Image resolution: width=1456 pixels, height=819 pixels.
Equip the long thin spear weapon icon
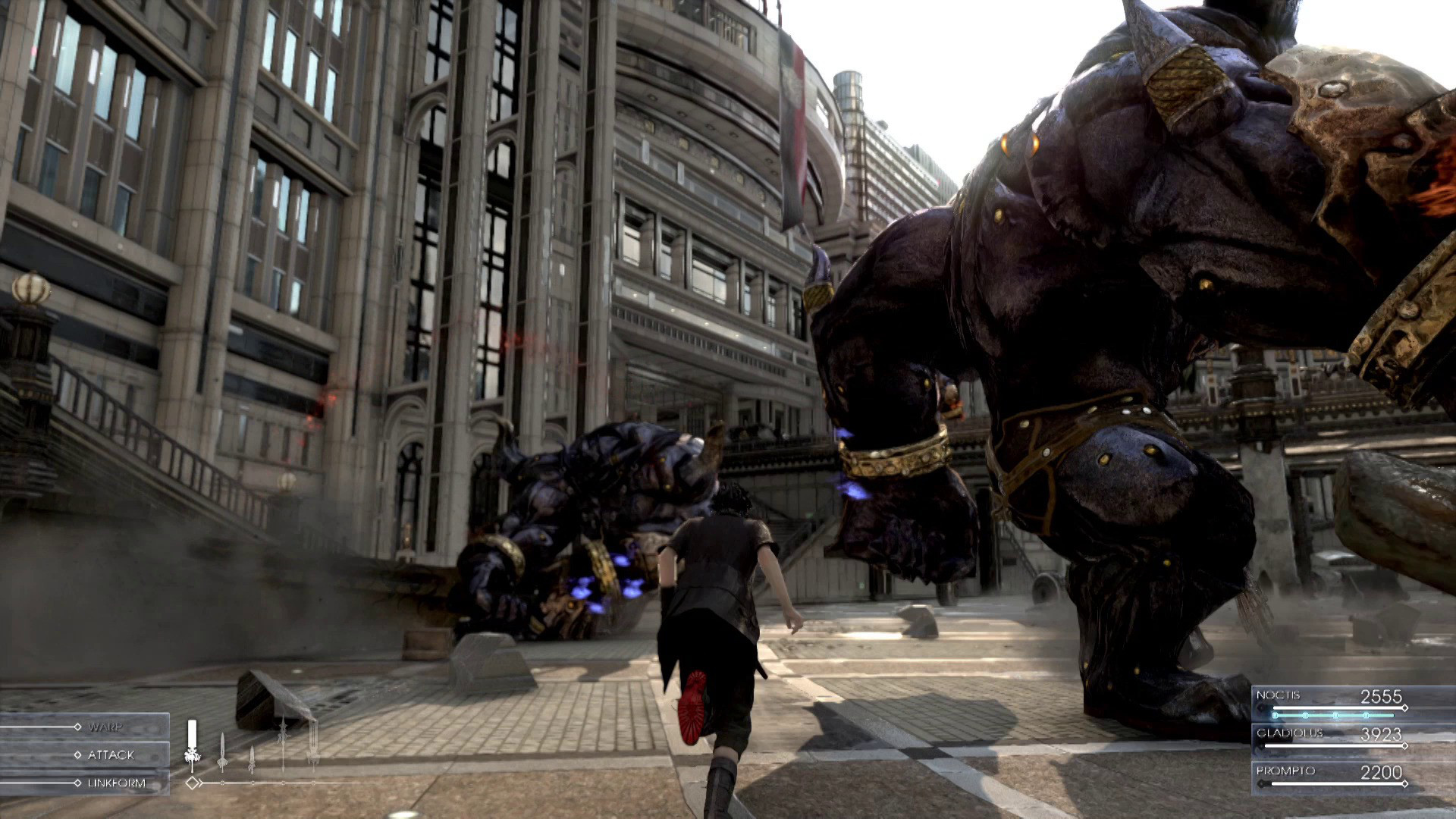(282, 743)
